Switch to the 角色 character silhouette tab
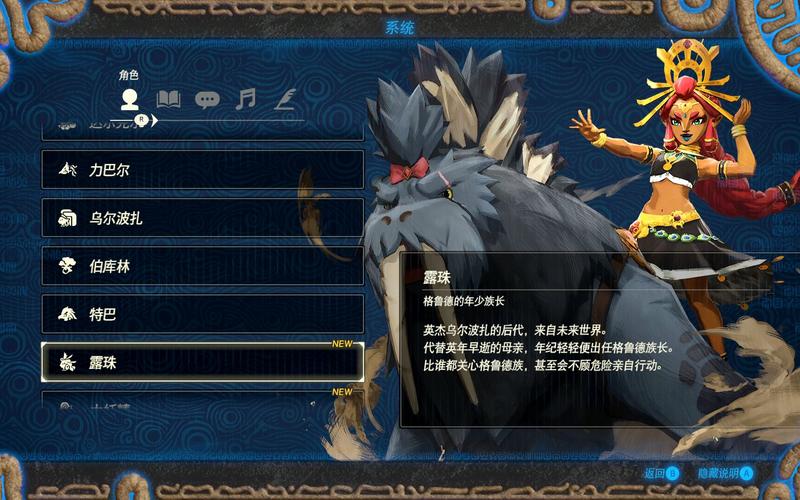 tap(129, 99)
